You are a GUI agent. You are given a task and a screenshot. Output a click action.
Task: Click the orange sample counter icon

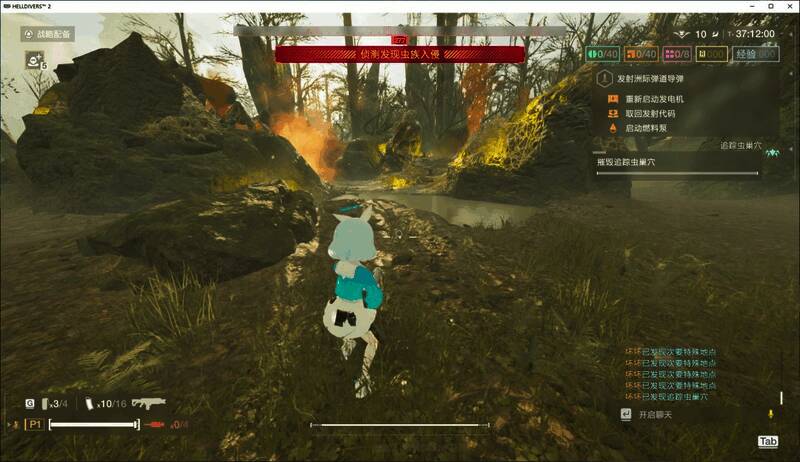tap(631, 54)
